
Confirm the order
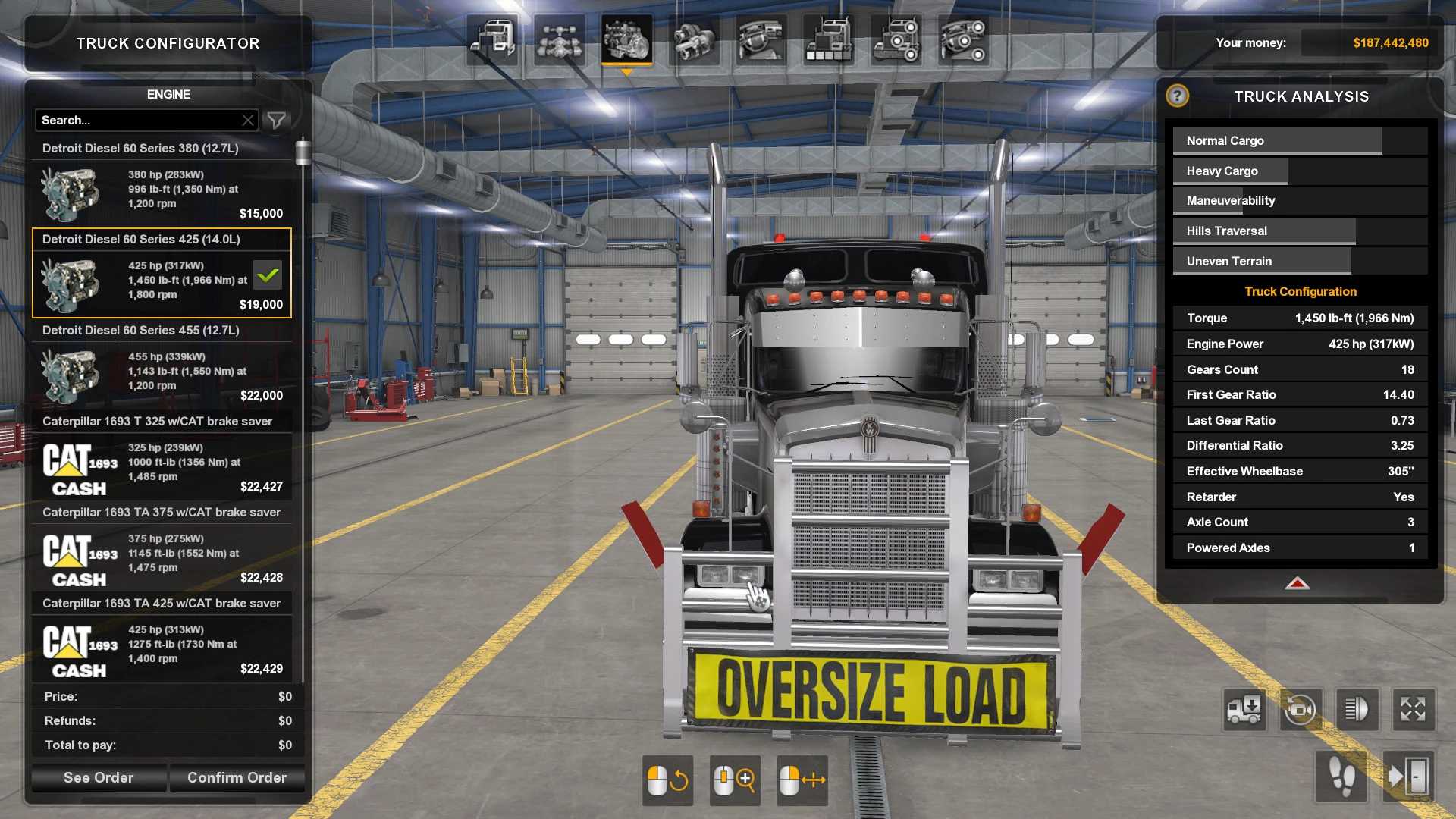(x=237, y=777)
